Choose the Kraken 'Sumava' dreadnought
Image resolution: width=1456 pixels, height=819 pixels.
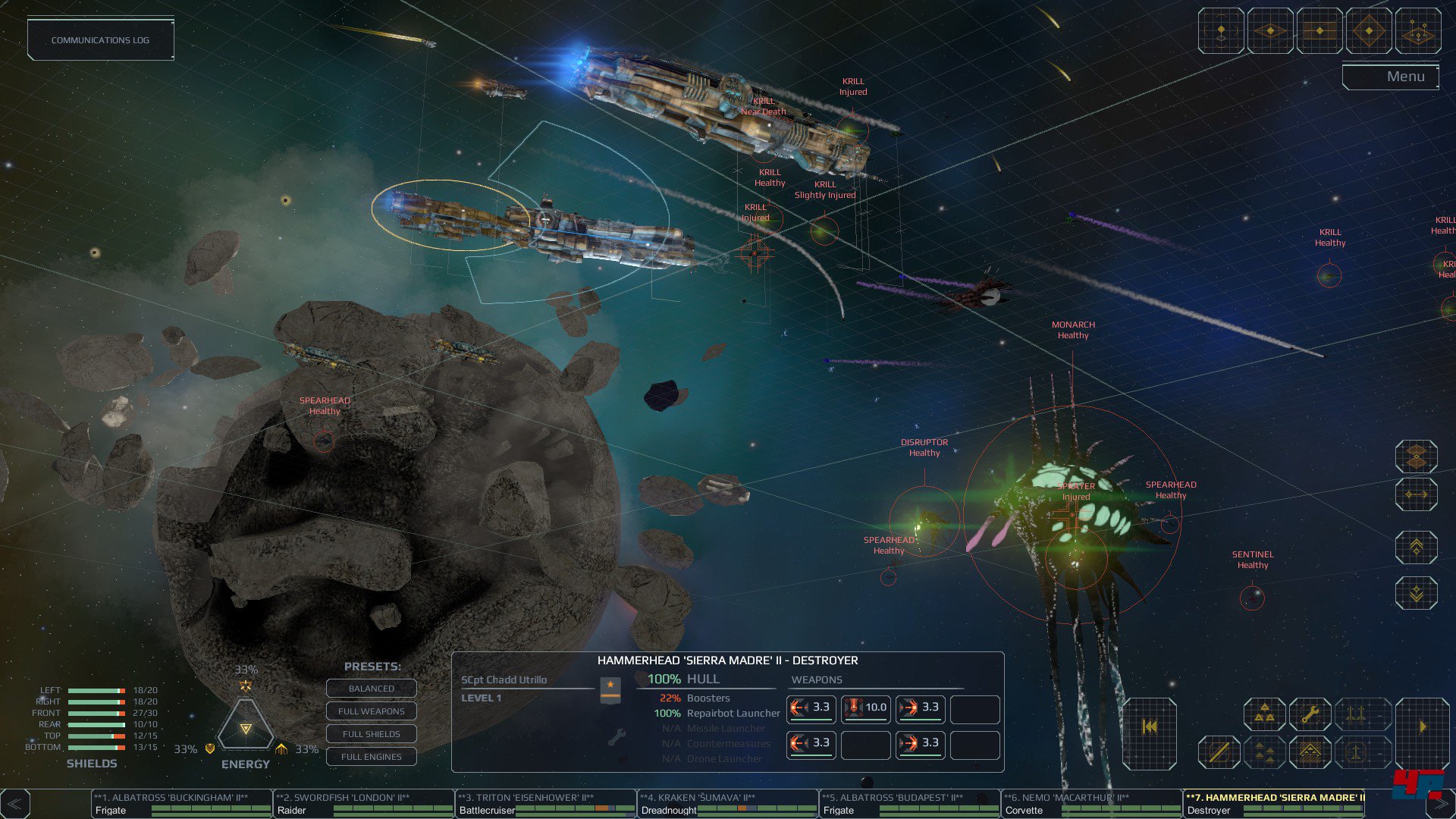(728, 804)
